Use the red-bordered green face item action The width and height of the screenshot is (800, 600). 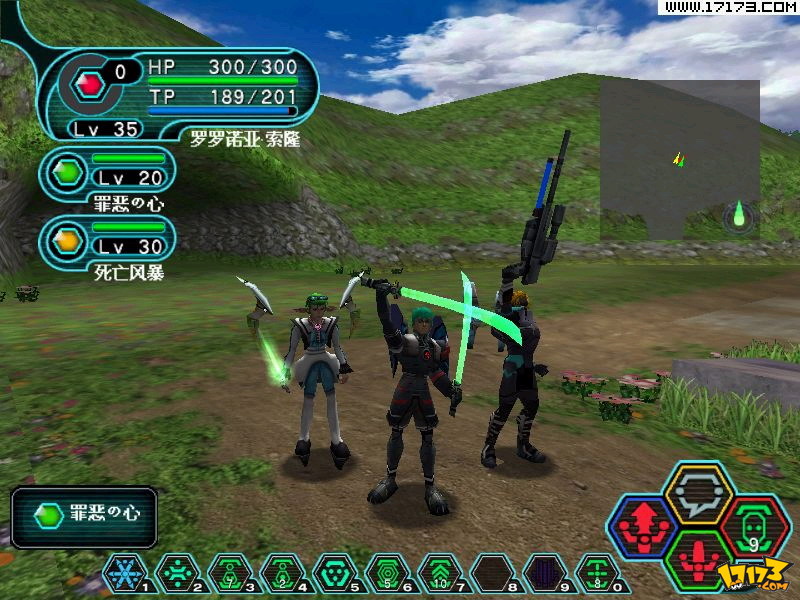(755, 526)
